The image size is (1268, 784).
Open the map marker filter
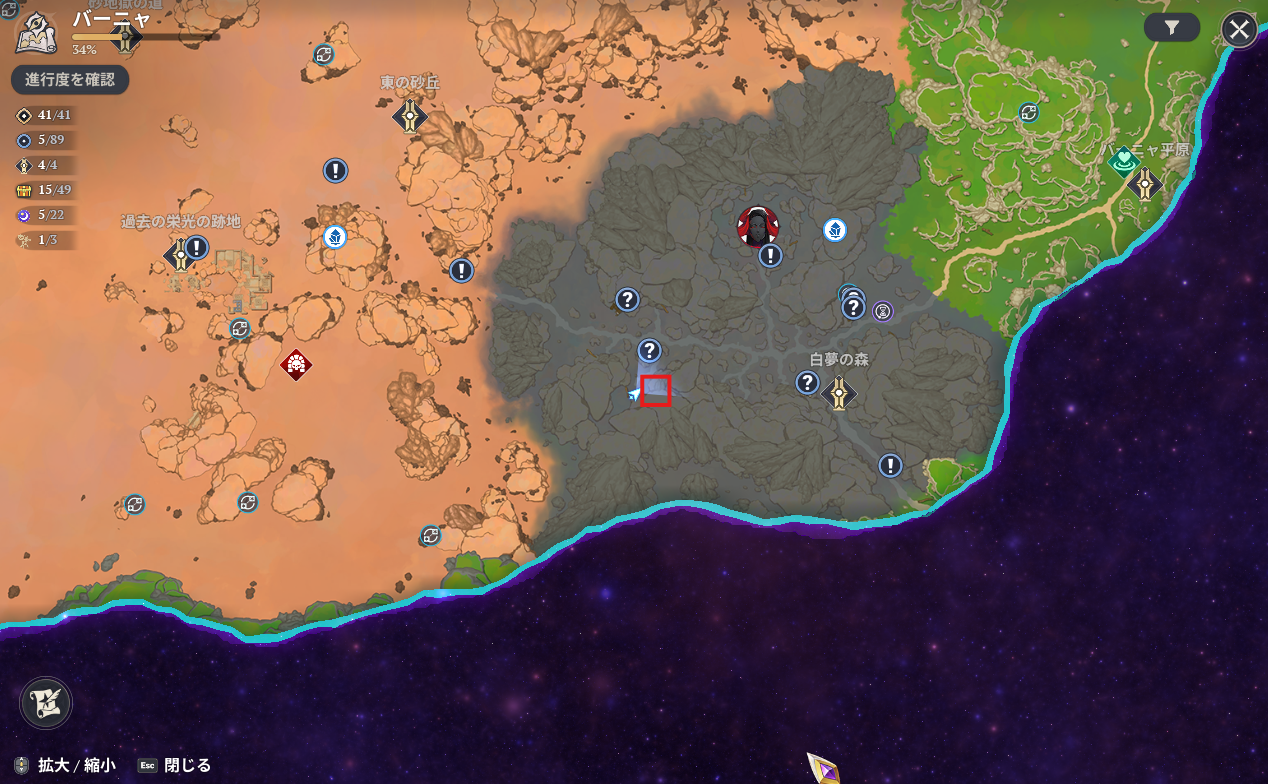1172,28
